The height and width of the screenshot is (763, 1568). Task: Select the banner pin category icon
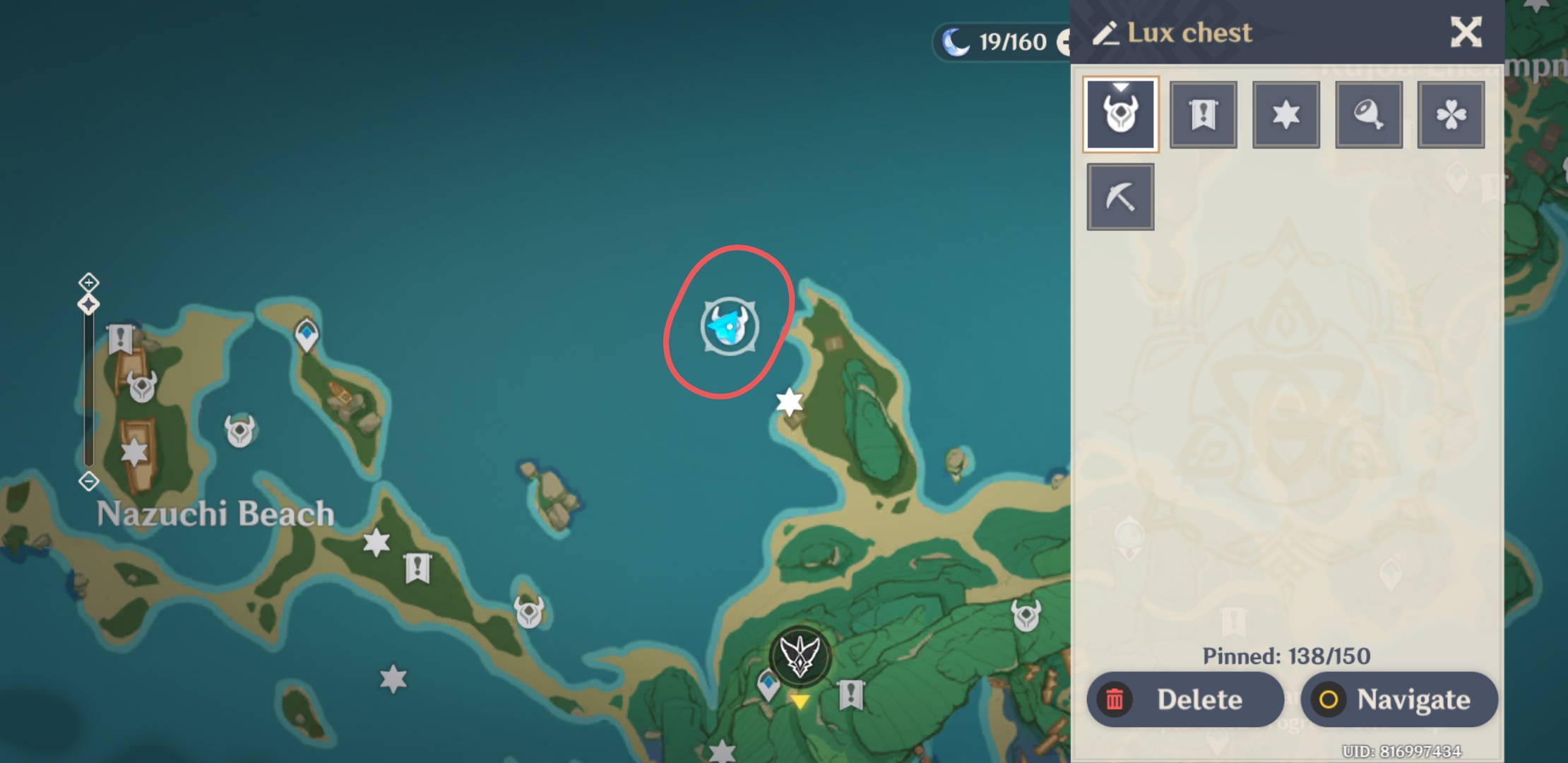point(1203,114)
